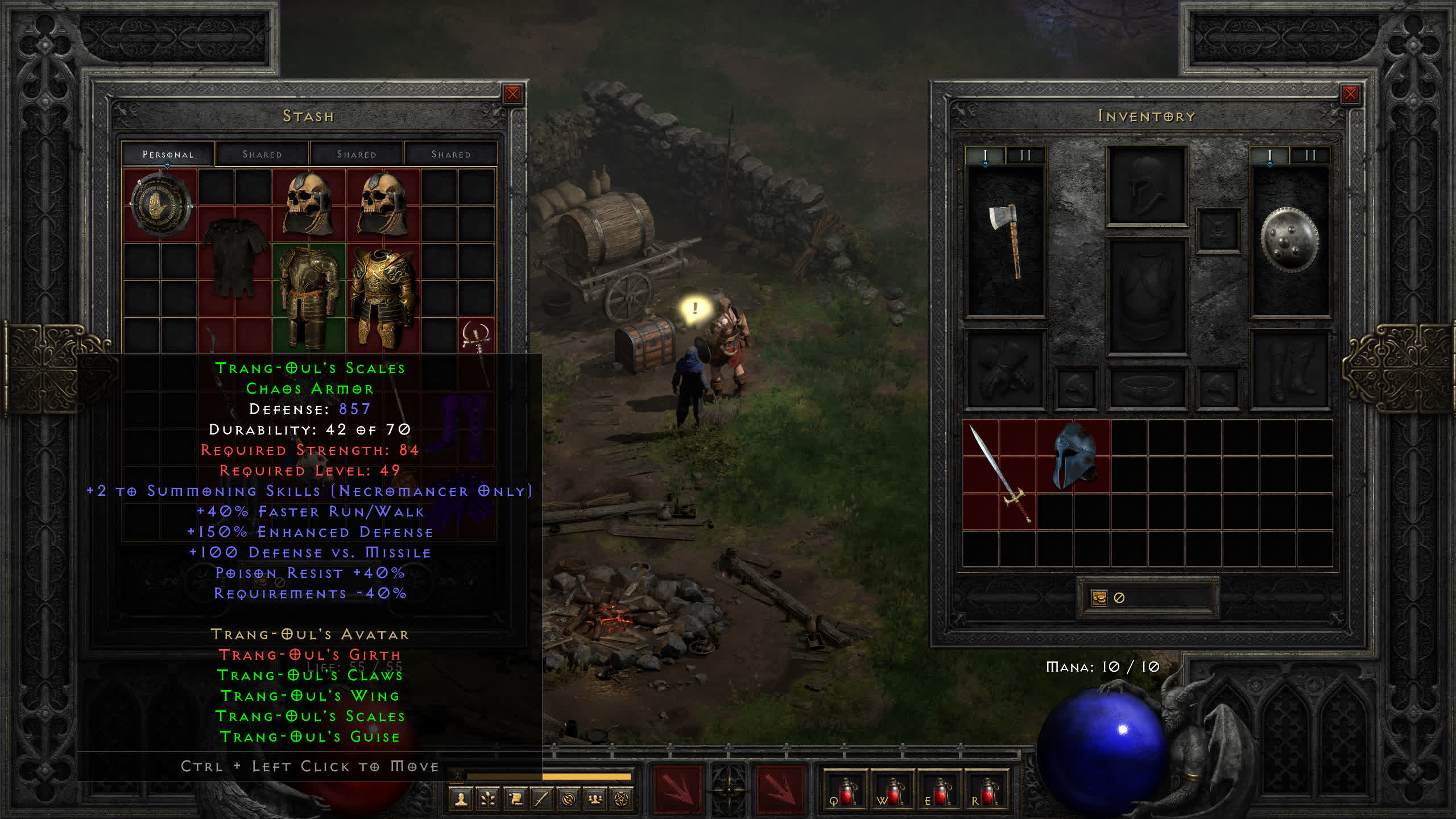Click the pentagram icon in mini menu

point(622,800)
